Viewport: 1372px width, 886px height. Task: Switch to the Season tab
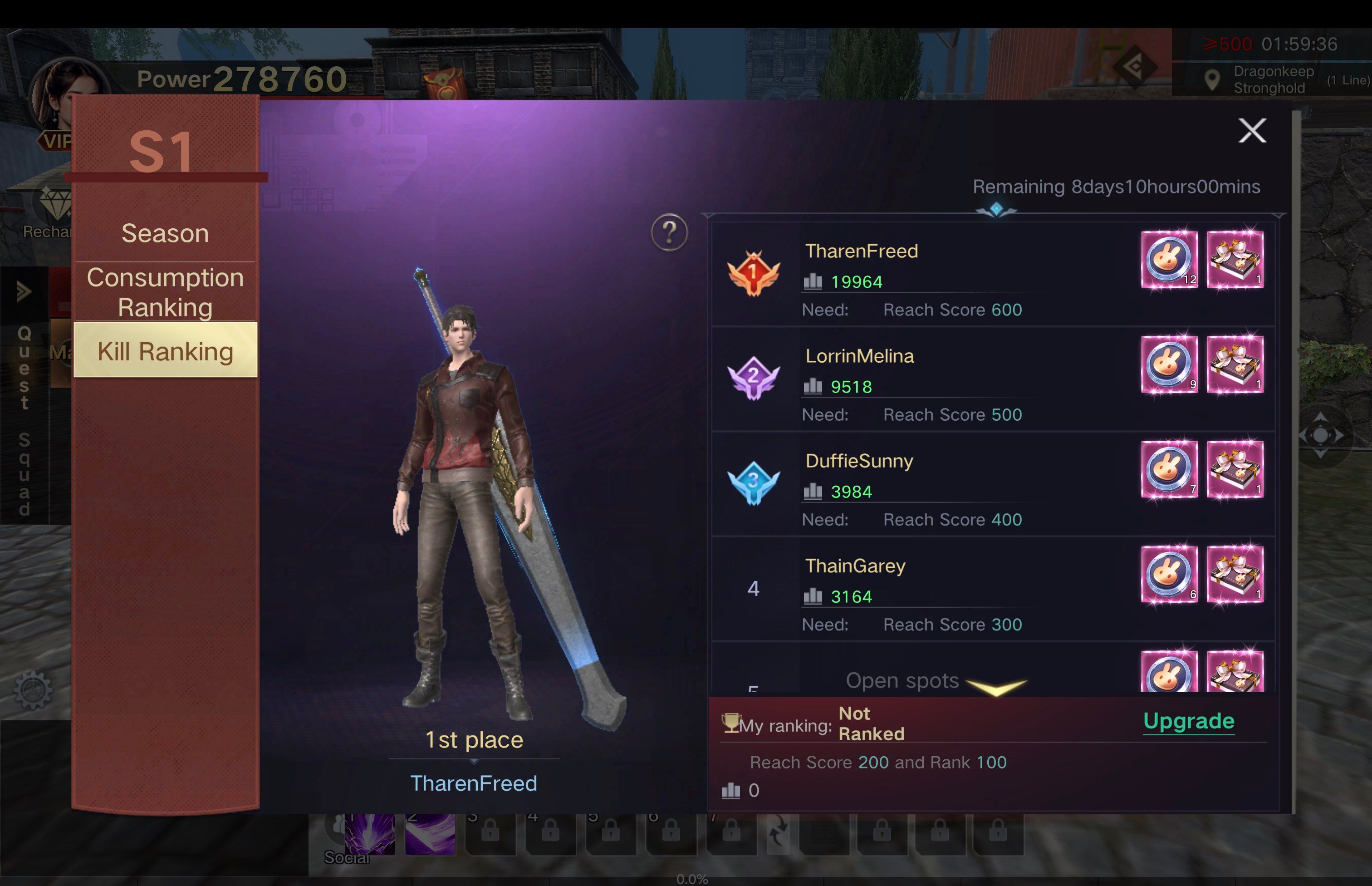click(165, 234)
